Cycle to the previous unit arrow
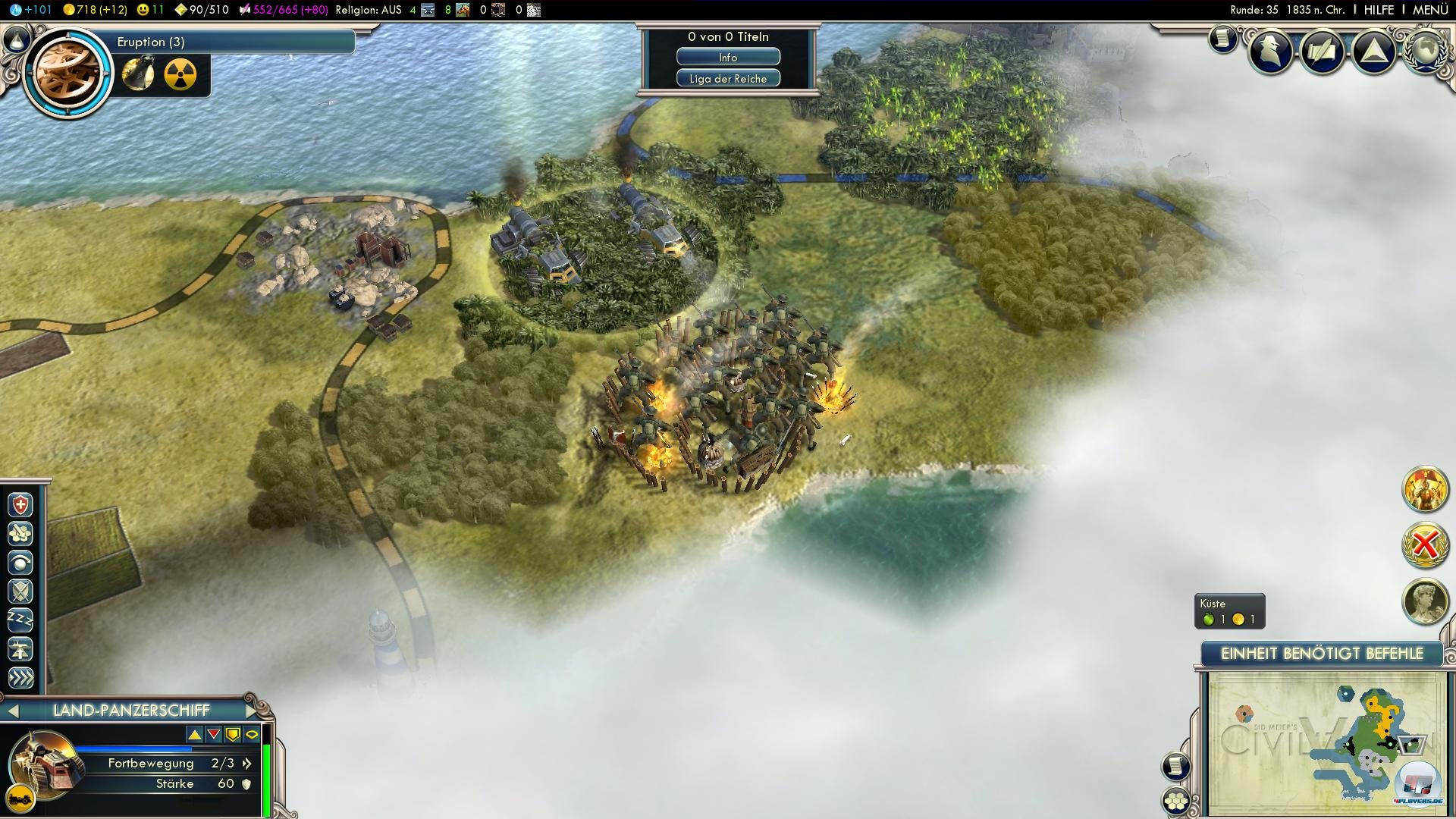 point(12,711)
